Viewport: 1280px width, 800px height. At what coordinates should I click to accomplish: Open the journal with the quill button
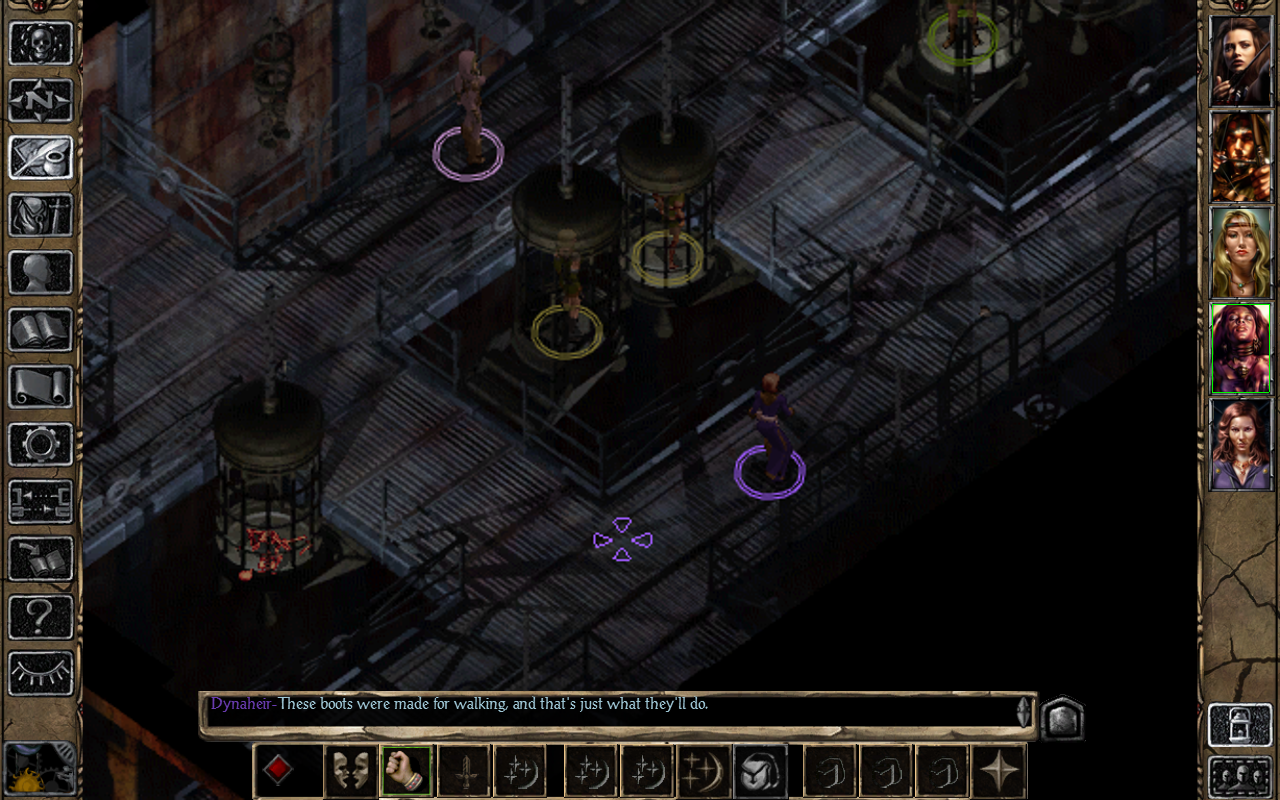click(x=41, y=158)
